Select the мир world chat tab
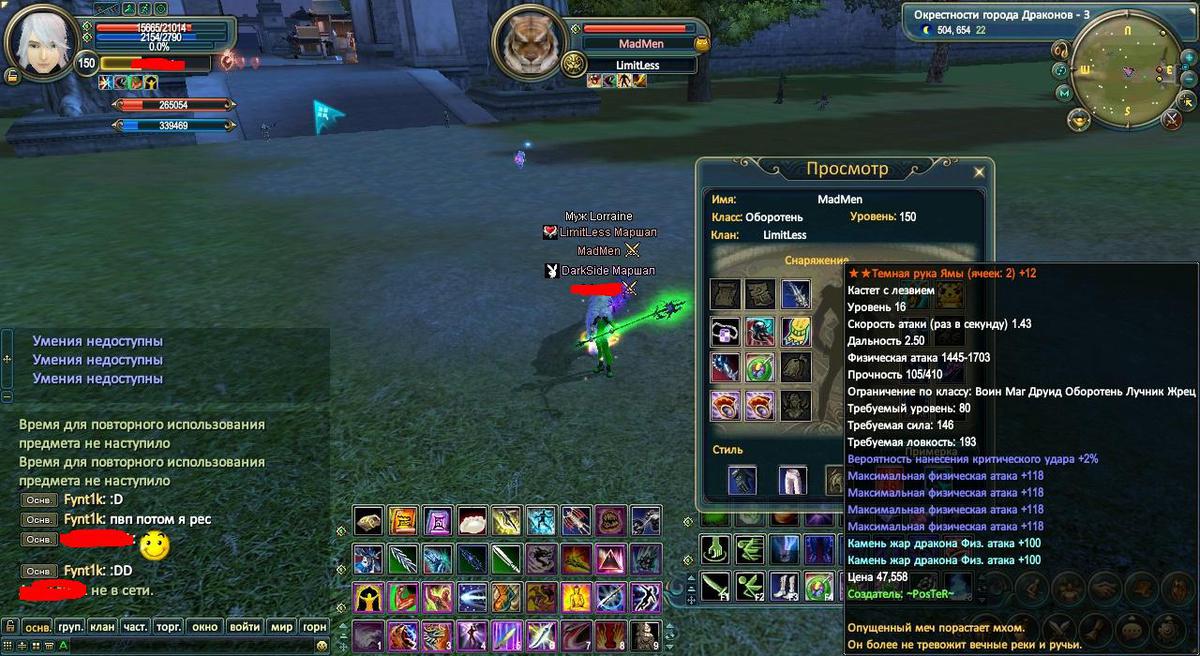 (x=282, y=627)
